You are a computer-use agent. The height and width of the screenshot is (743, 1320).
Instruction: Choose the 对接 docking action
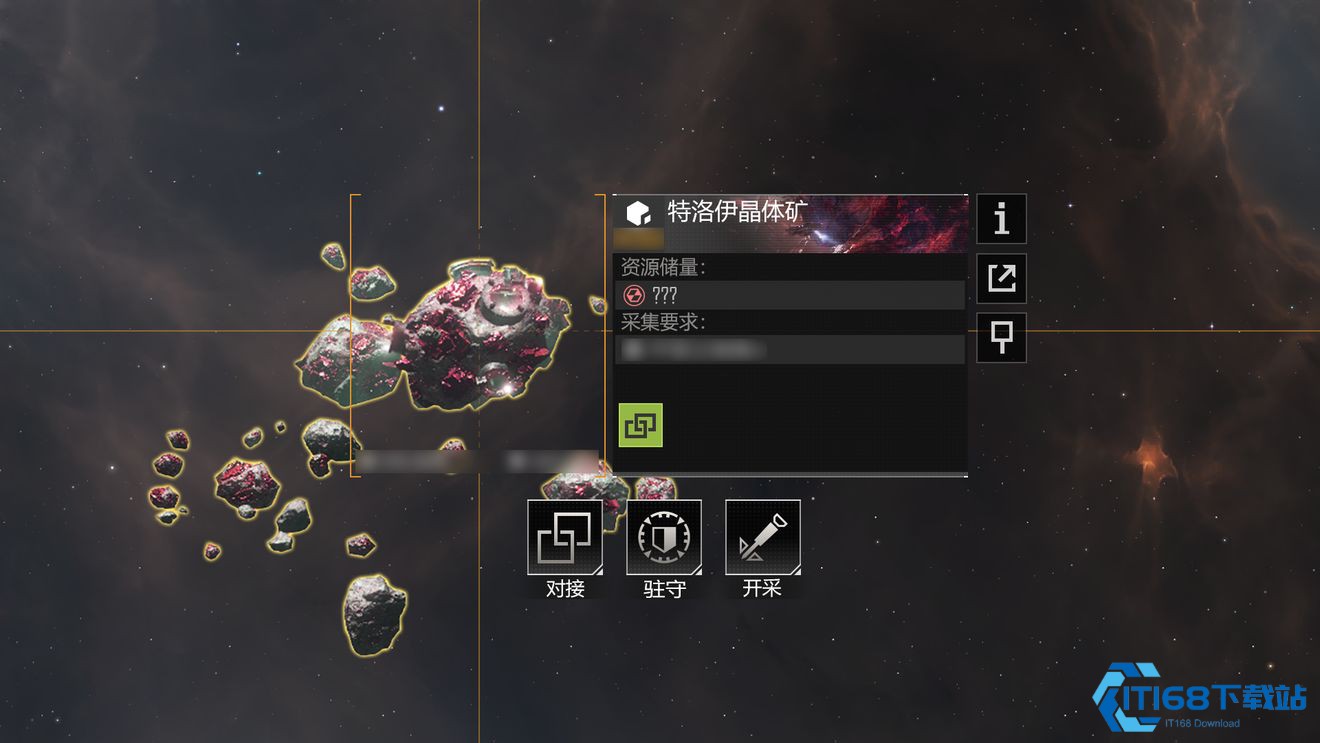565,538
